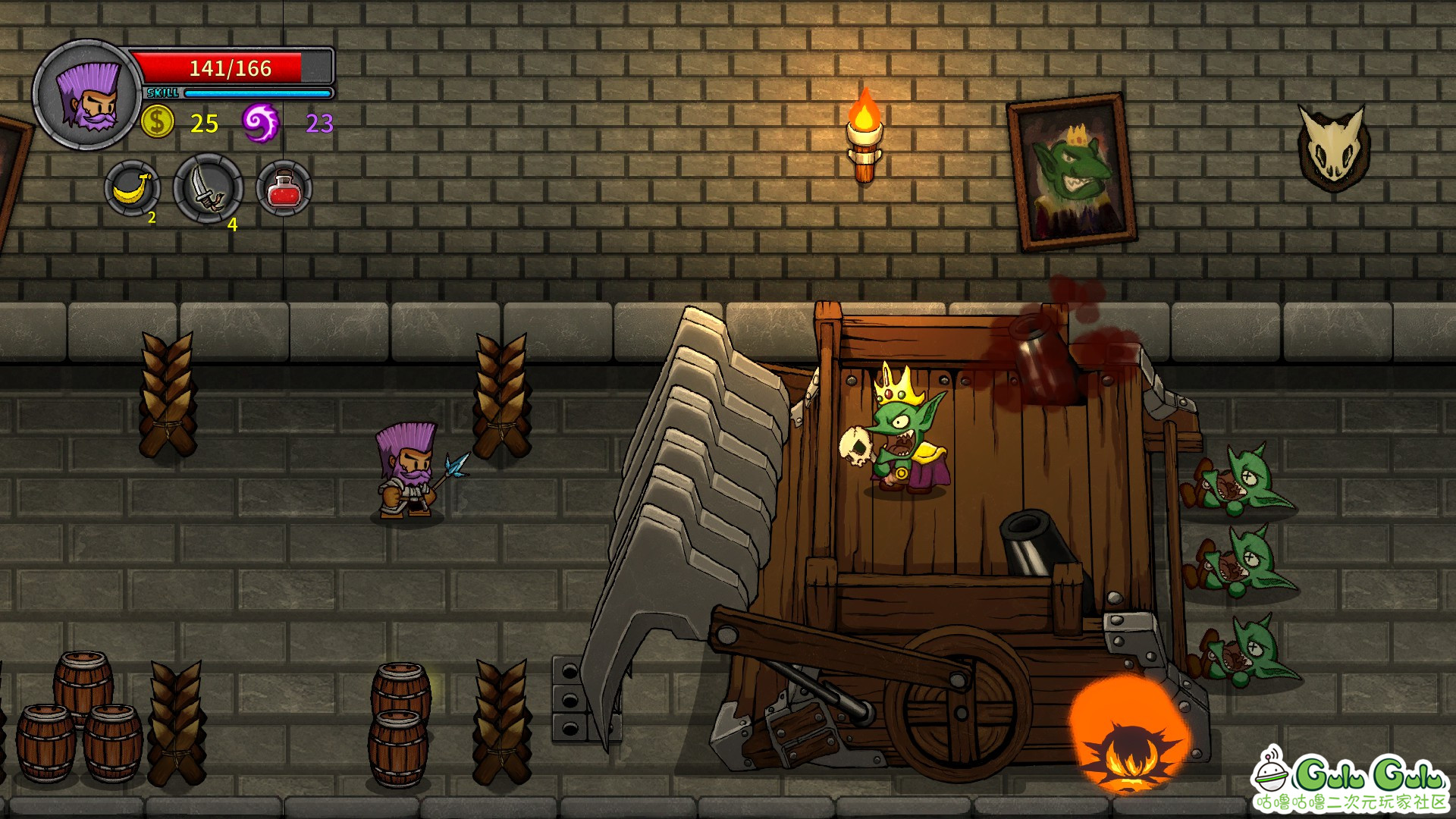Click the purple-haired hero portrait
Viewport: 1456px width, 819px height.
point(87,95)
